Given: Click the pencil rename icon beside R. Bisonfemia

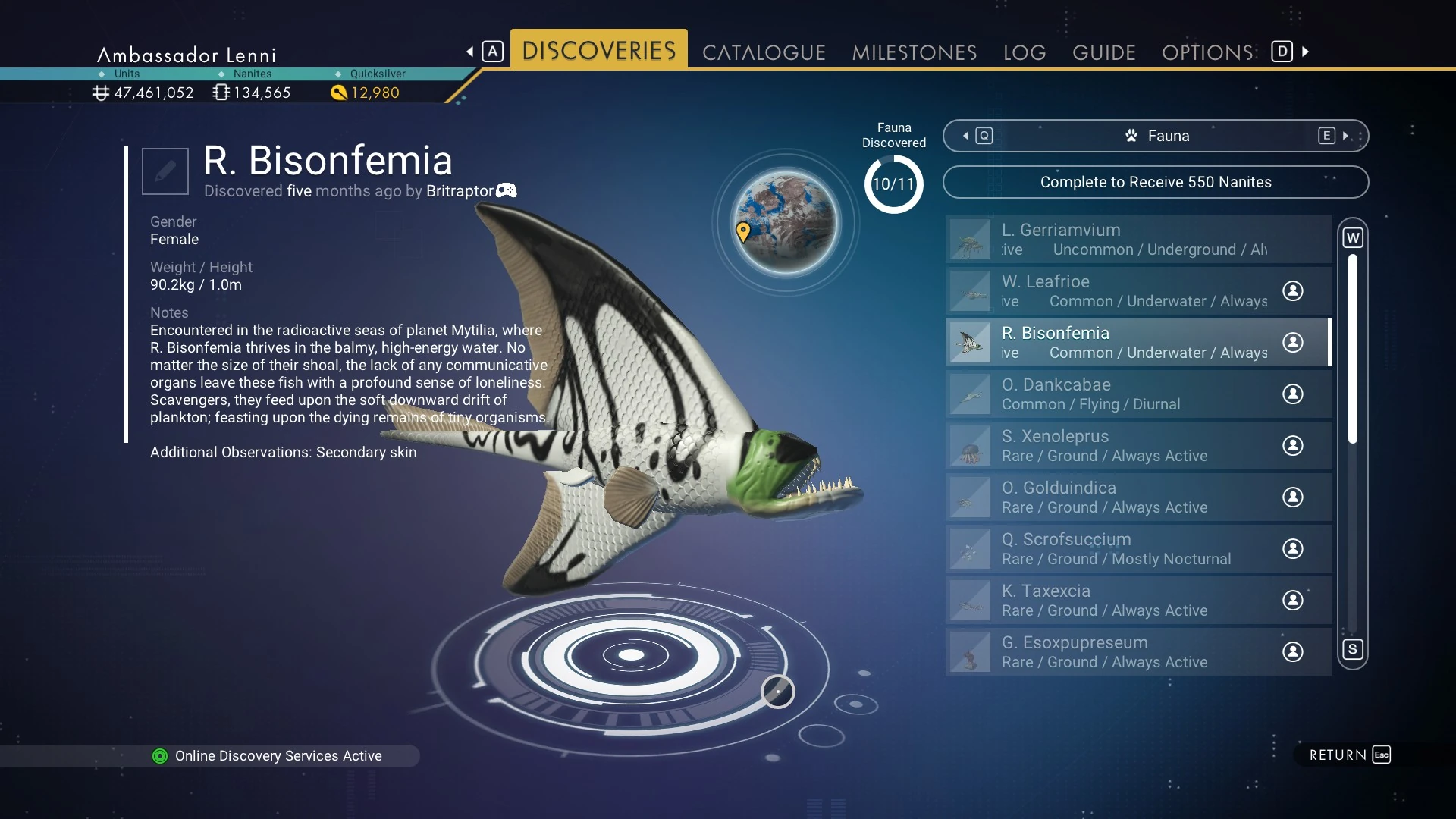Looking at the screenshot, I should pyautogui.click(x=165, y=171).
